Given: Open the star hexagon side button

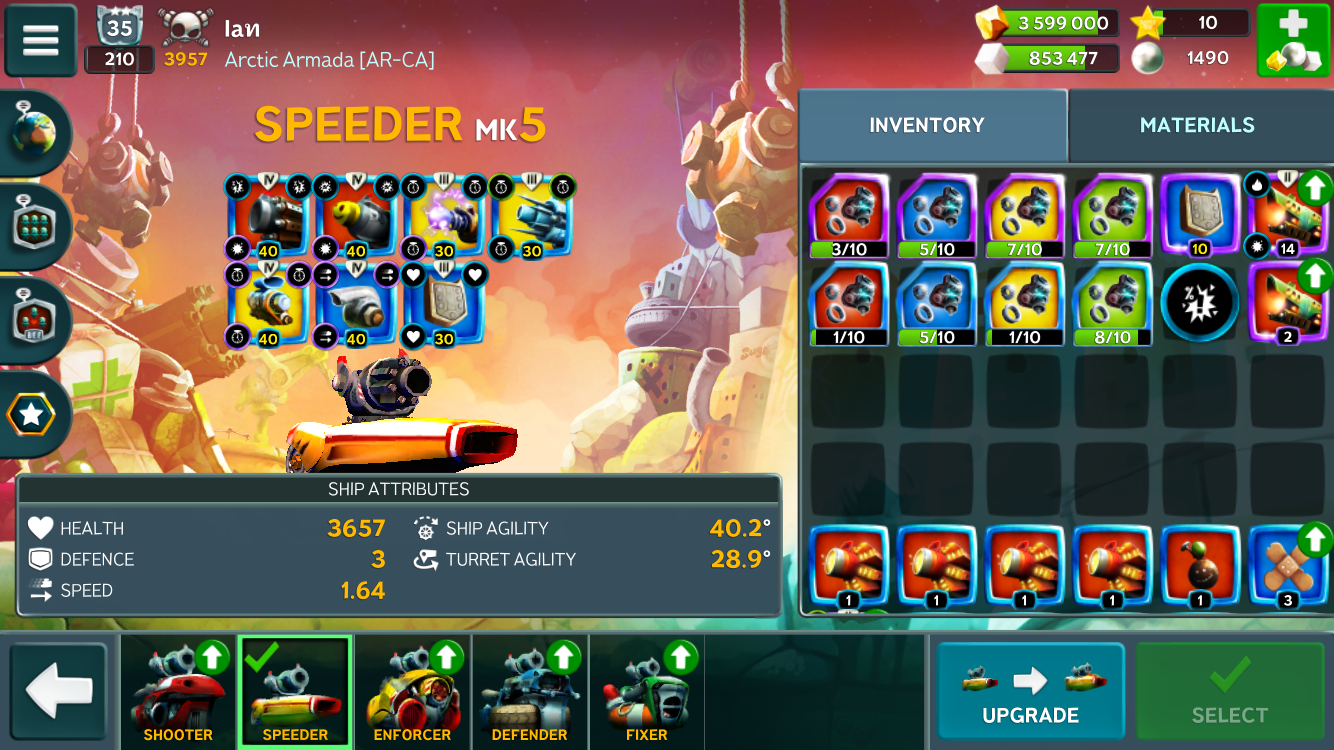Looking at the screenshot, I should (x=33, y=415).
